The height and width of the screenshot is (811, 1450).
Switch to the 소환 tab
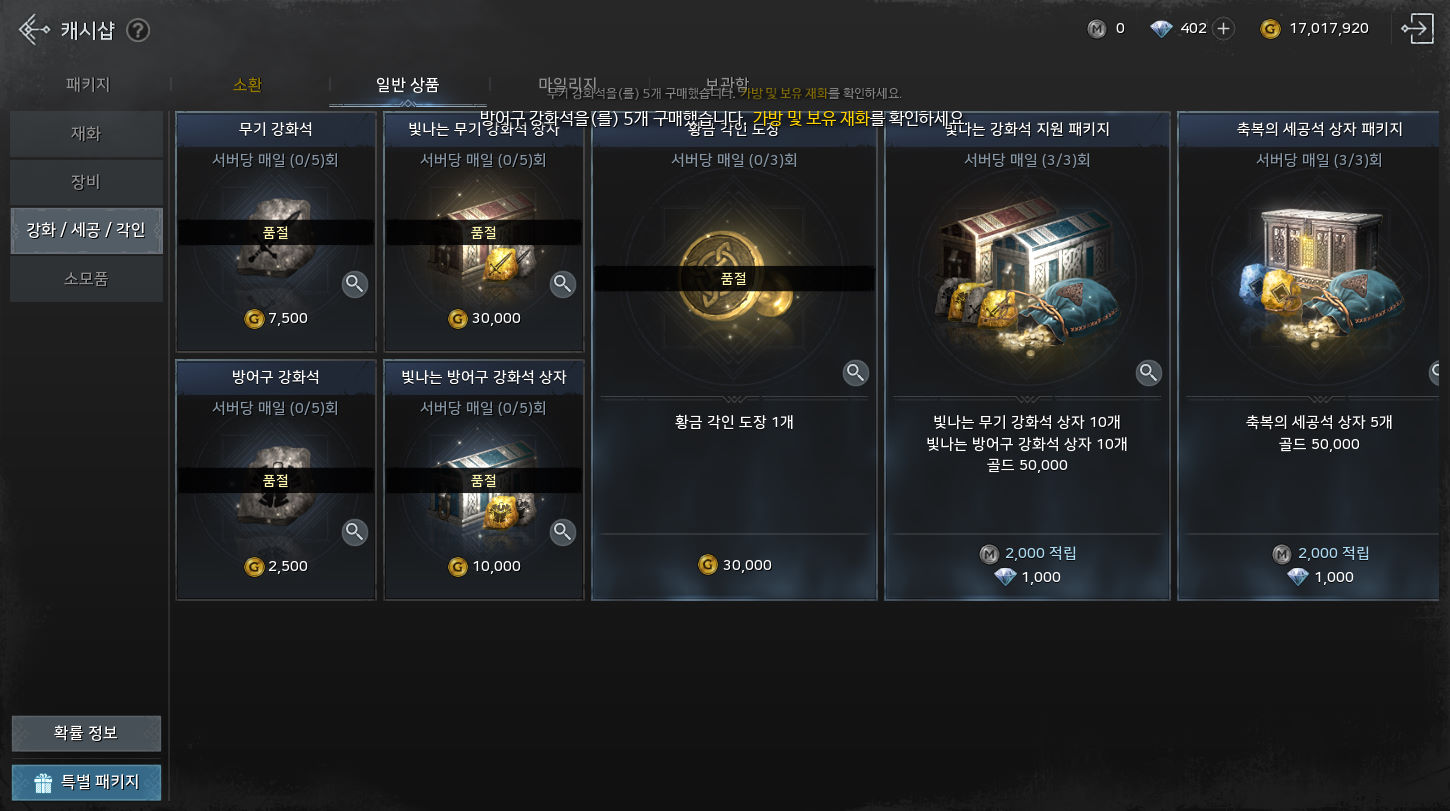[247, 85]
